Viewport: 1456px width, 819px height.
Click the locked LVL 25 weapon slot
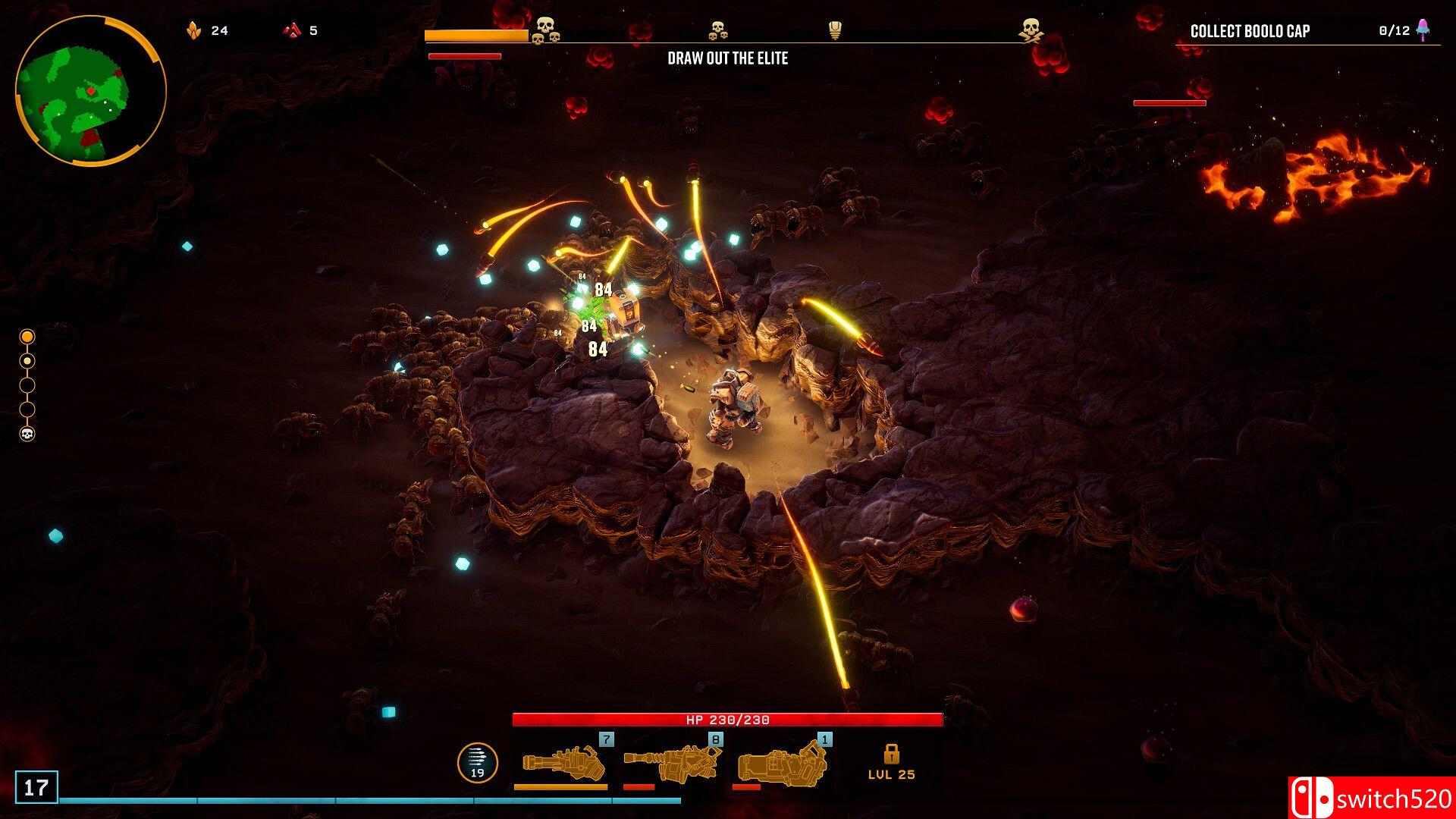click(x=891, y=762)
